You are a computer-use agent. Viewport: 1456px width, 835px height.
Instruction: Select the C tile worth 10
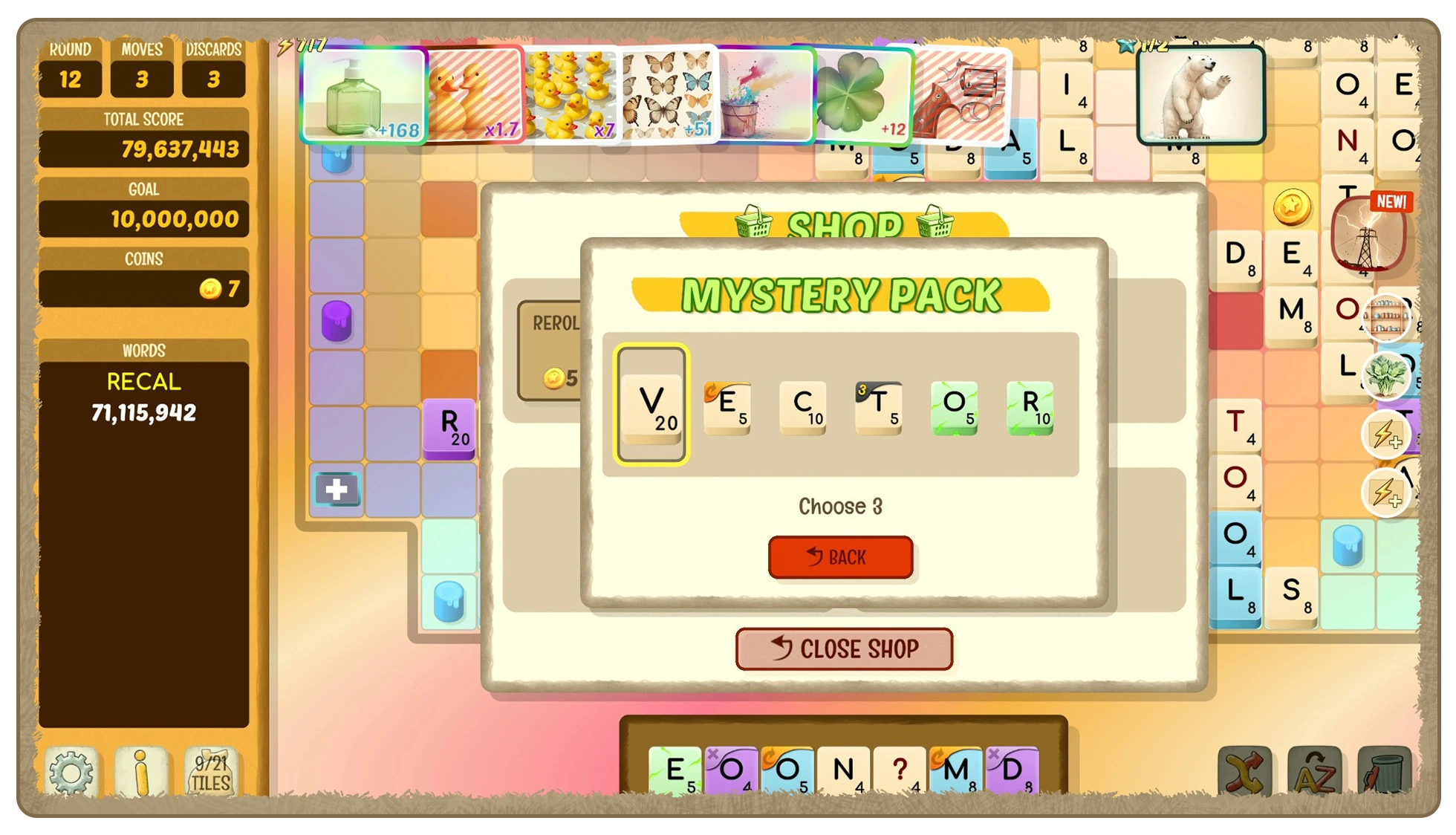coord(803,407)
